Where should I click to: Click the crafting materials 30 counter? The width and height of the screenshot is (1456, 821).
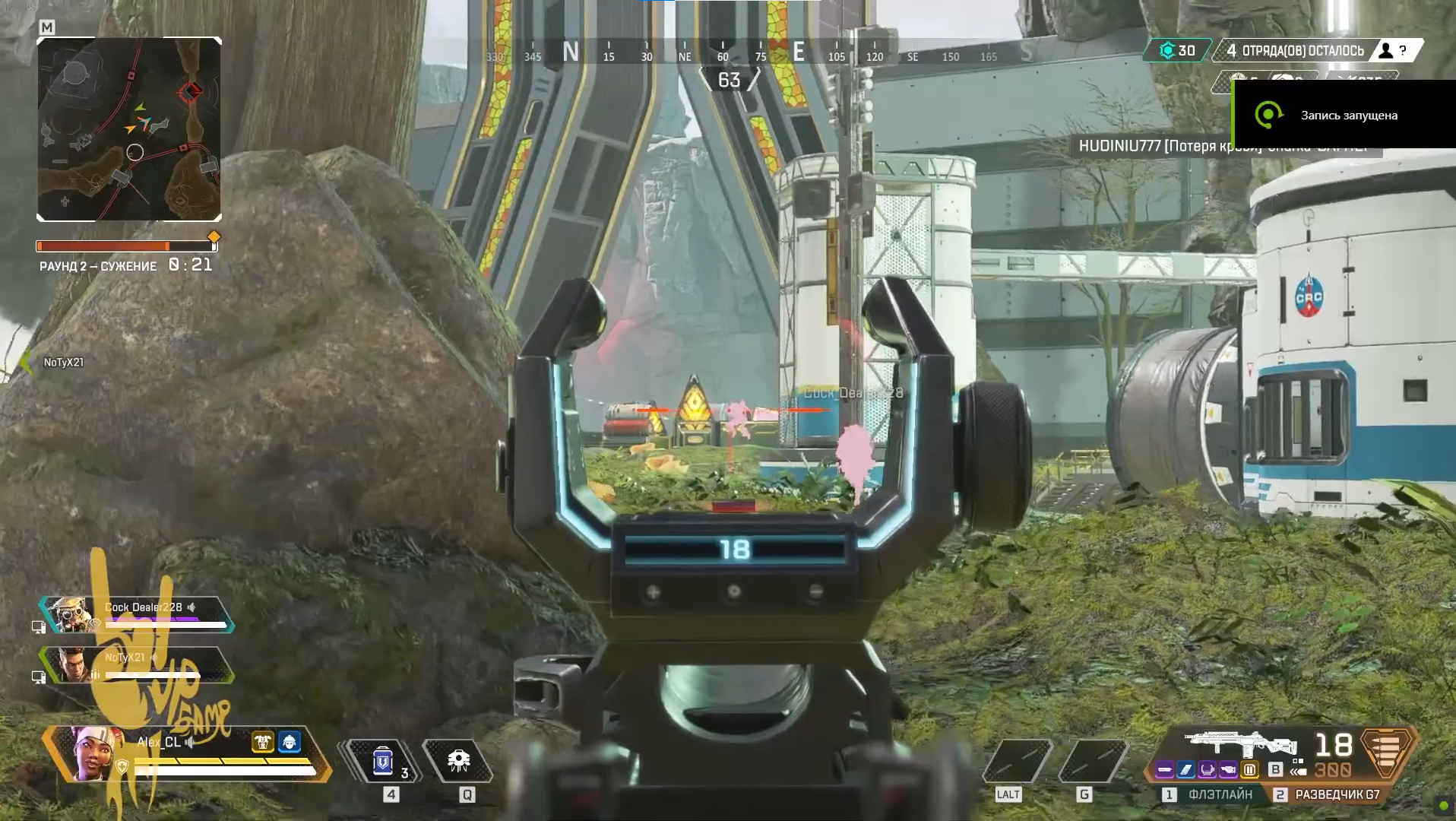click(1177, 51)
